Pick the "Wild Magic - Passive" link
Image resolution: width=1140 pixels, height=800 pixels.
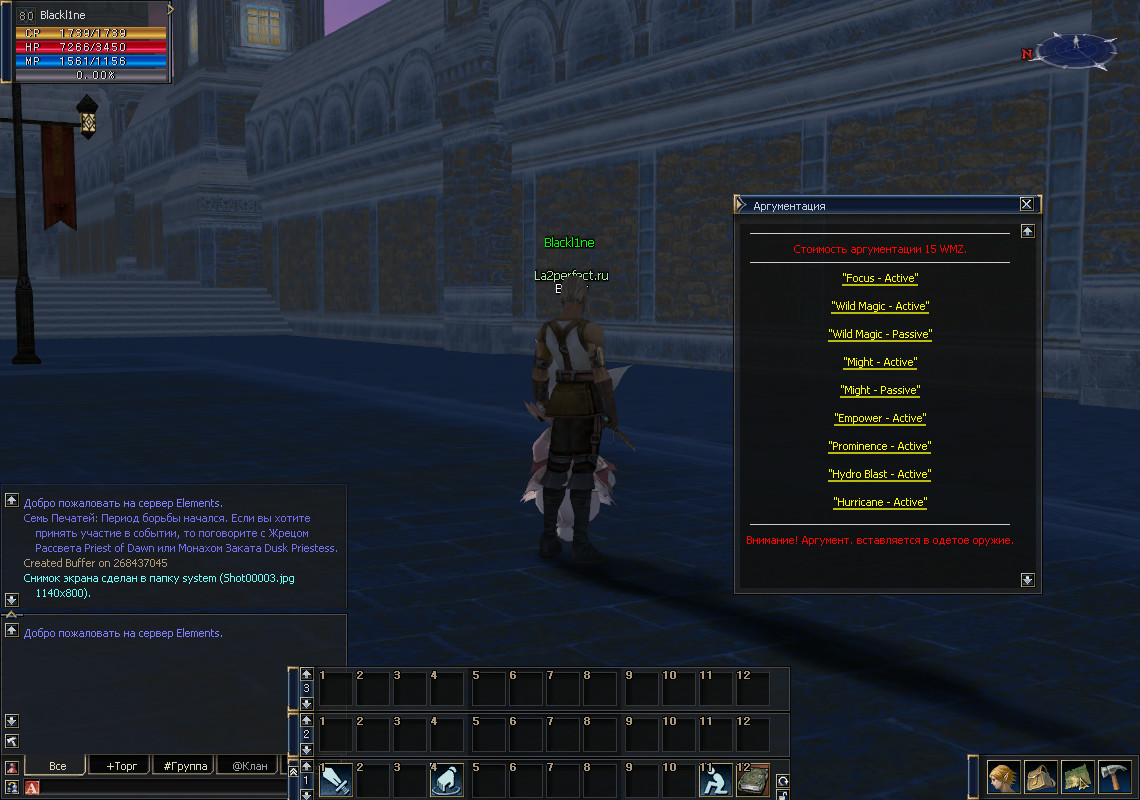click(x=880, y=334)
